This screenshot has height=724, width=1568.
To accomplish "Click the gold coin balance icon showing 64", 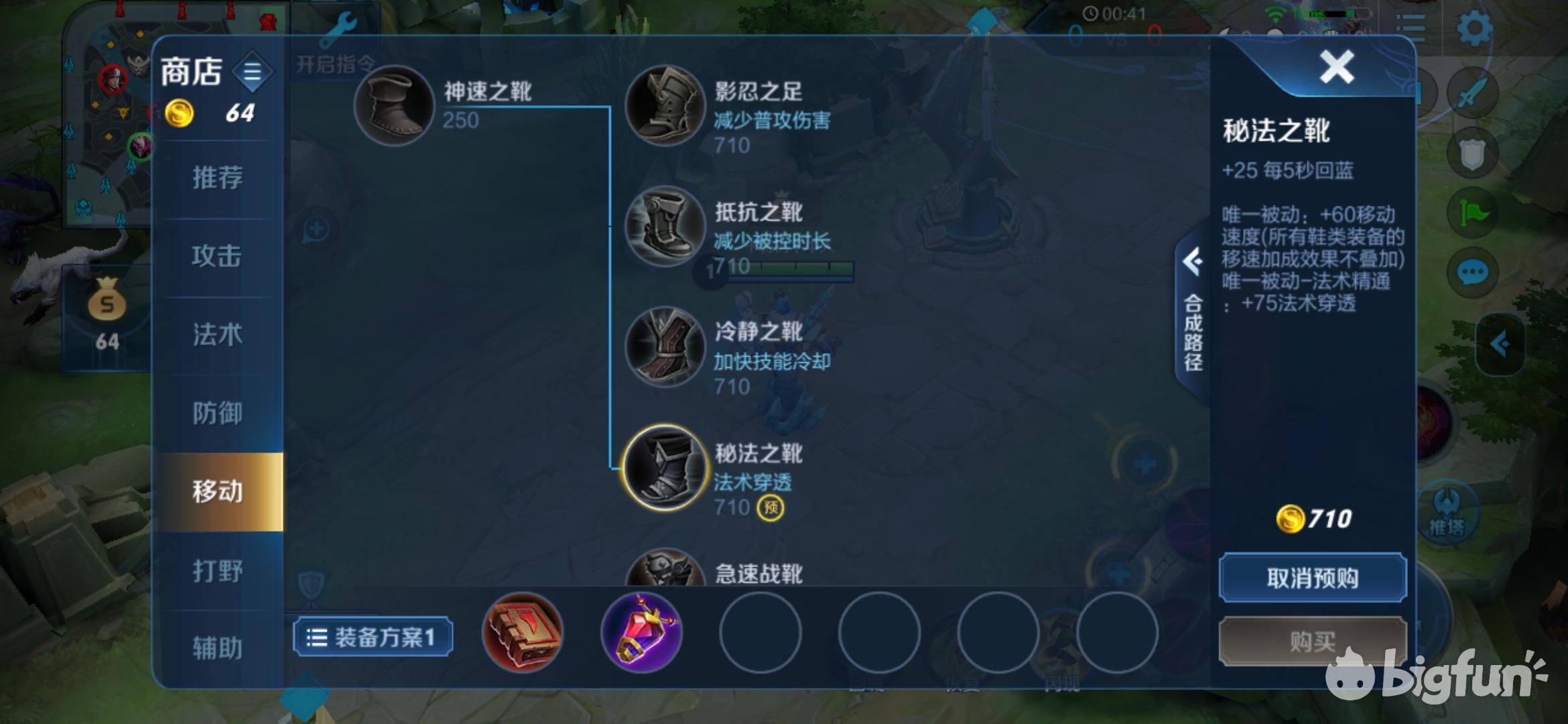I will tap(180, 113).
